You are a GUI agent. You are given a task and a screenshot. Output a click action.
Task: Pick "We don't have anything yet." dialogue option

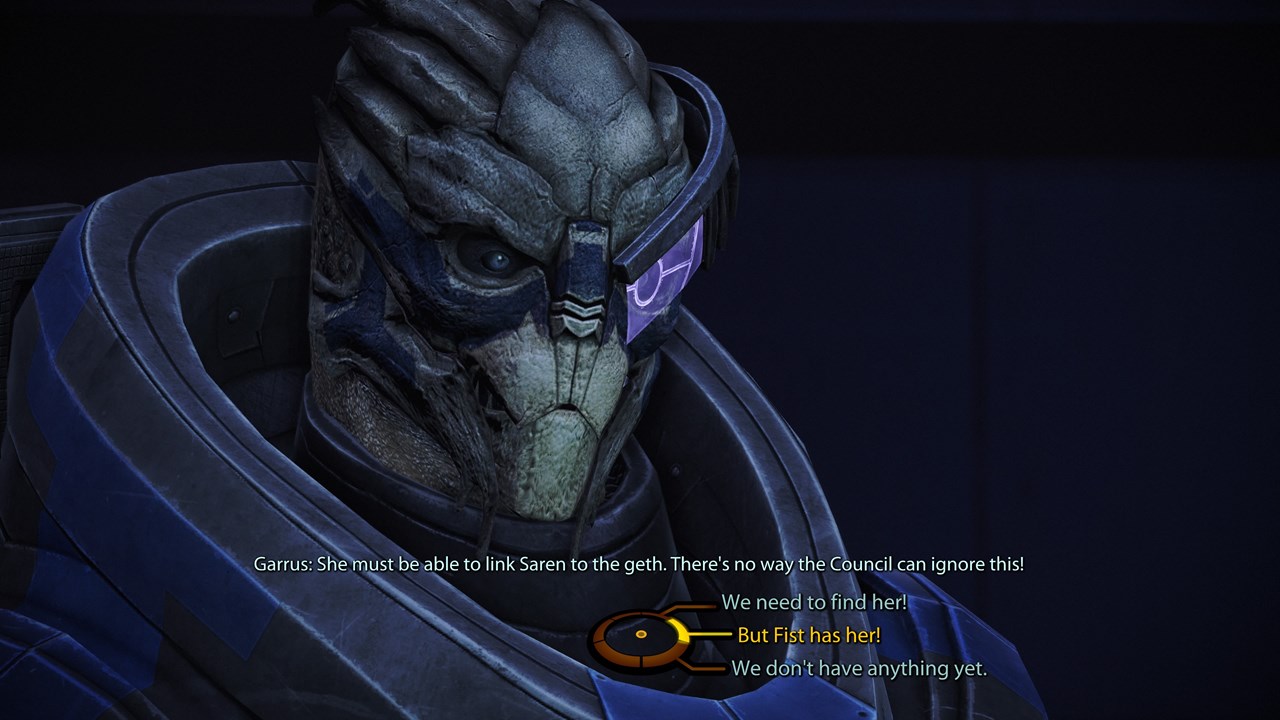coord(859,668)
